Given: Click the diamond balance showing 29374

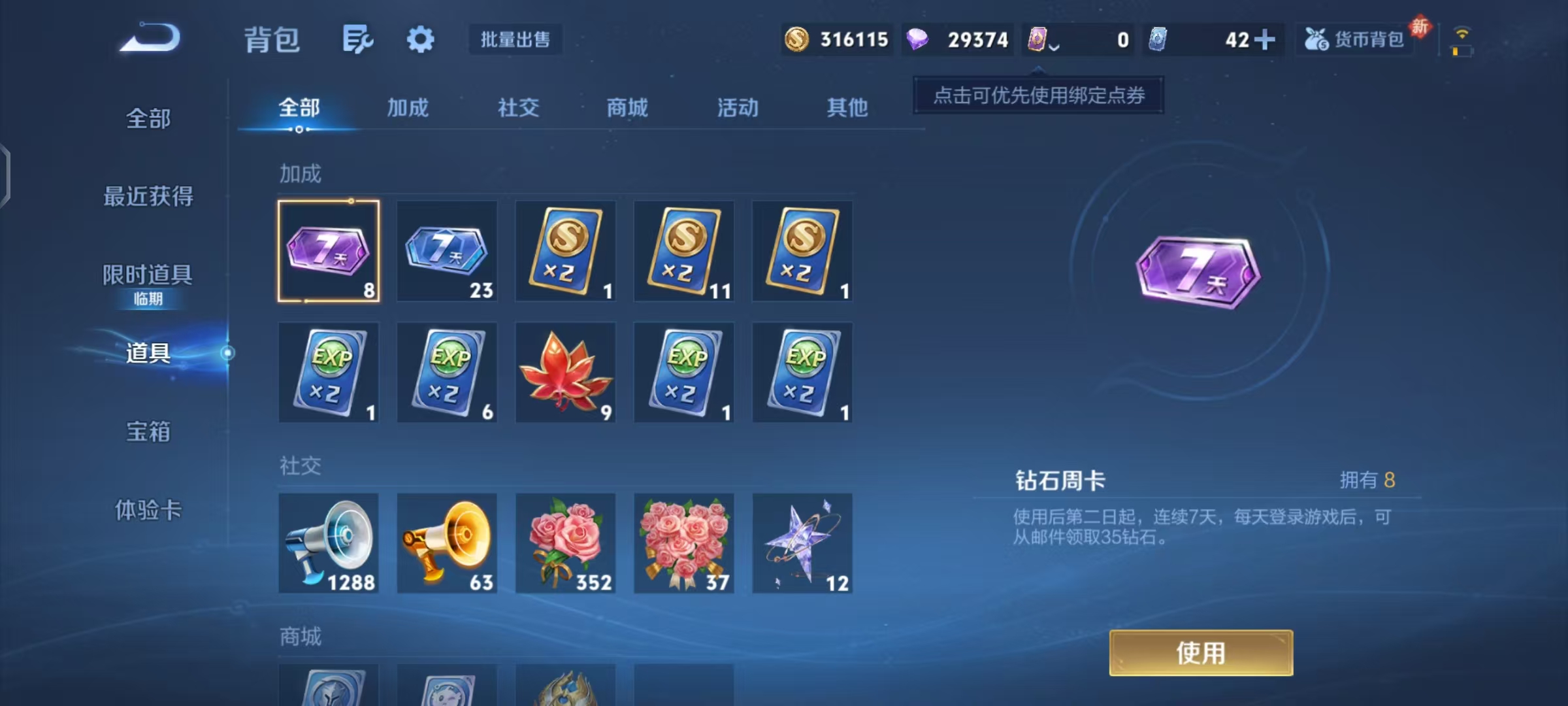Looking at the screenshot, I should [x=957, y=39].
